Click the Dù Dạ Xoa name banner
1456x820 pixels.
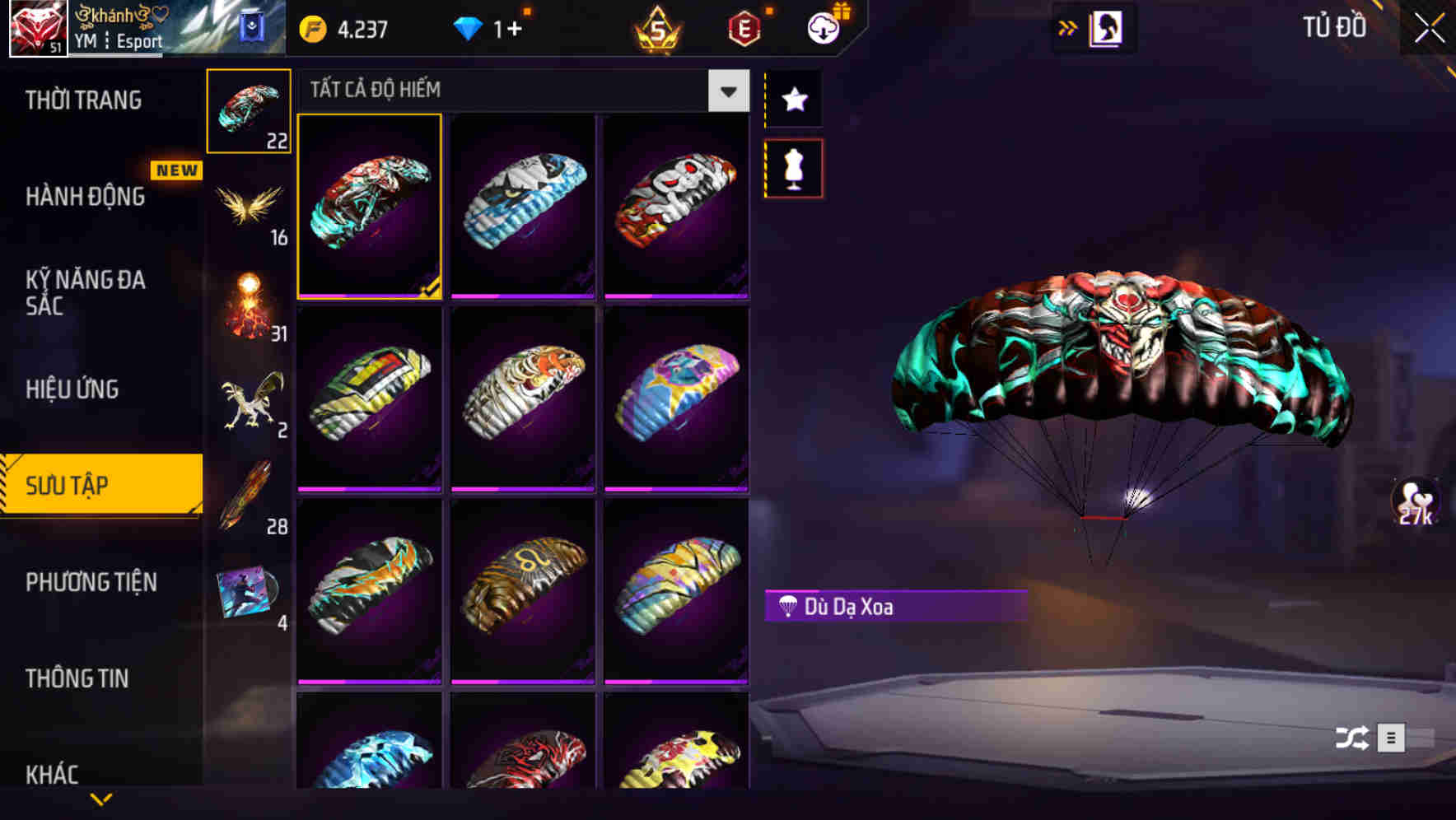(892, 606)
